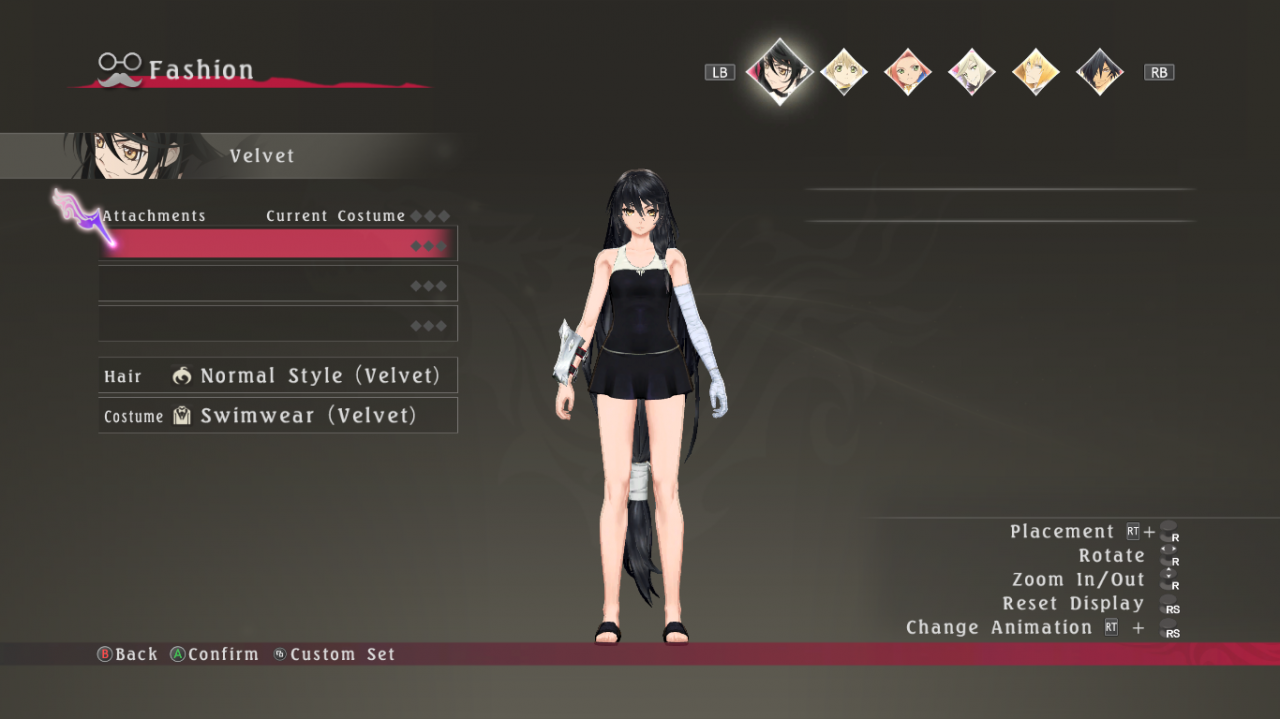The height and width of the screenshot is (719, 1280).
Task: Choose Eleanor's red-haired portrait
Action: tap(907, 72)
